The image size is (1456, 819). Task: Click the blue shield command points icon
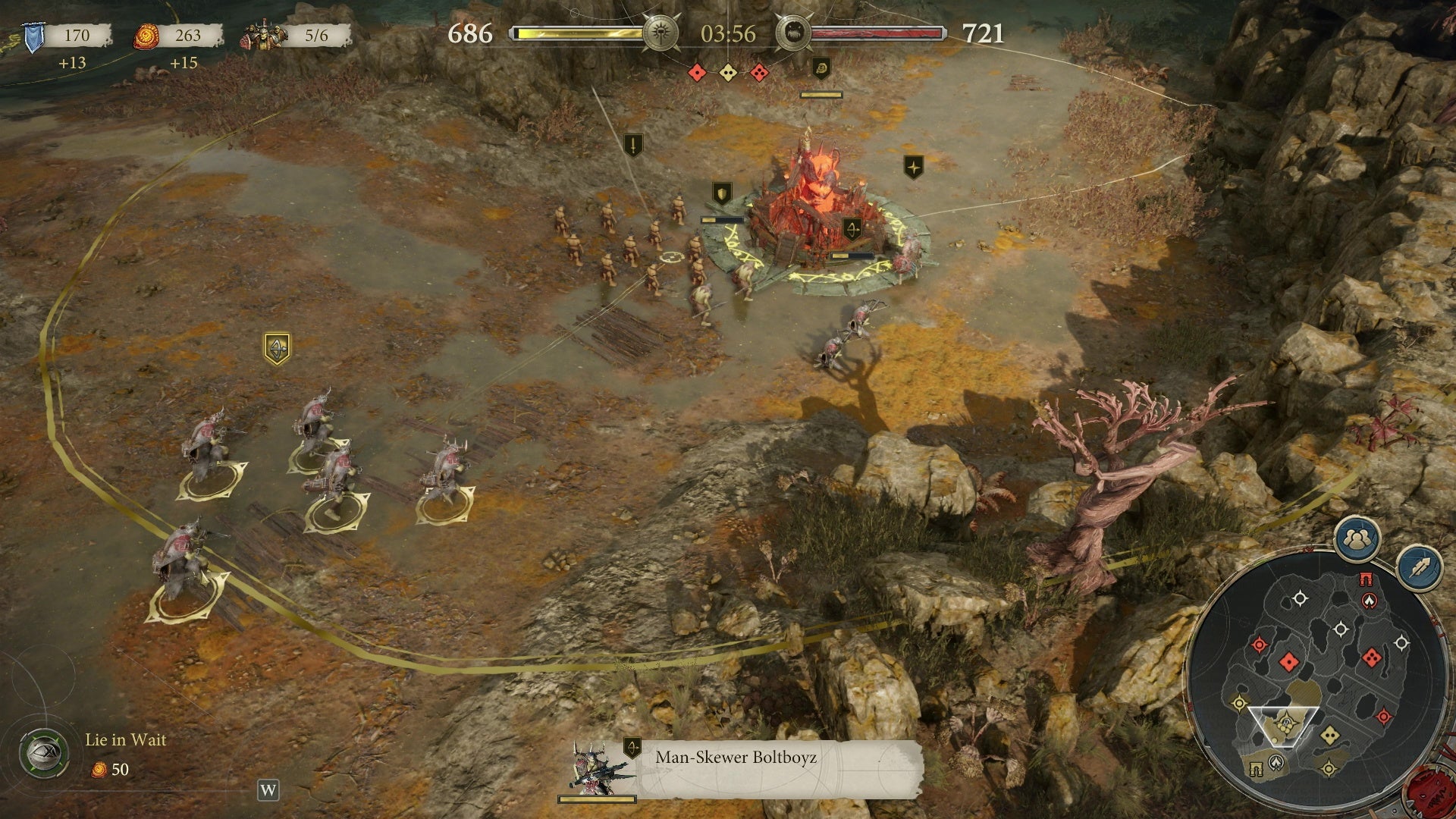pos(32,34)
